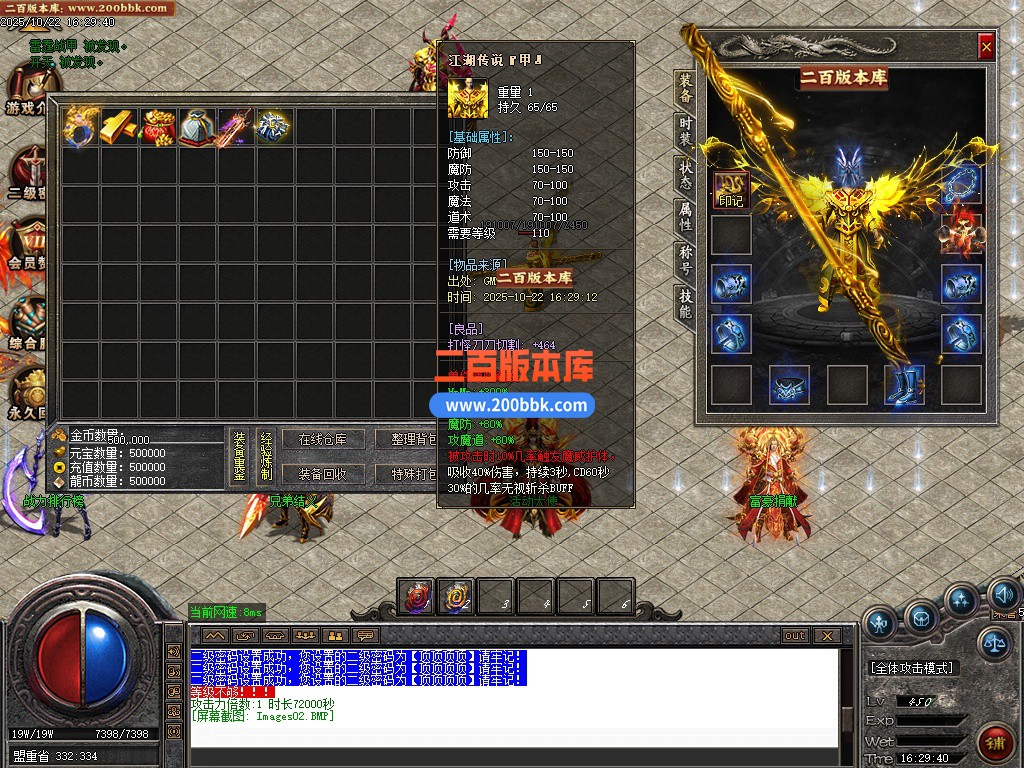
Task: Click the chat window 'out' button
Action: [x=795, y=636]
